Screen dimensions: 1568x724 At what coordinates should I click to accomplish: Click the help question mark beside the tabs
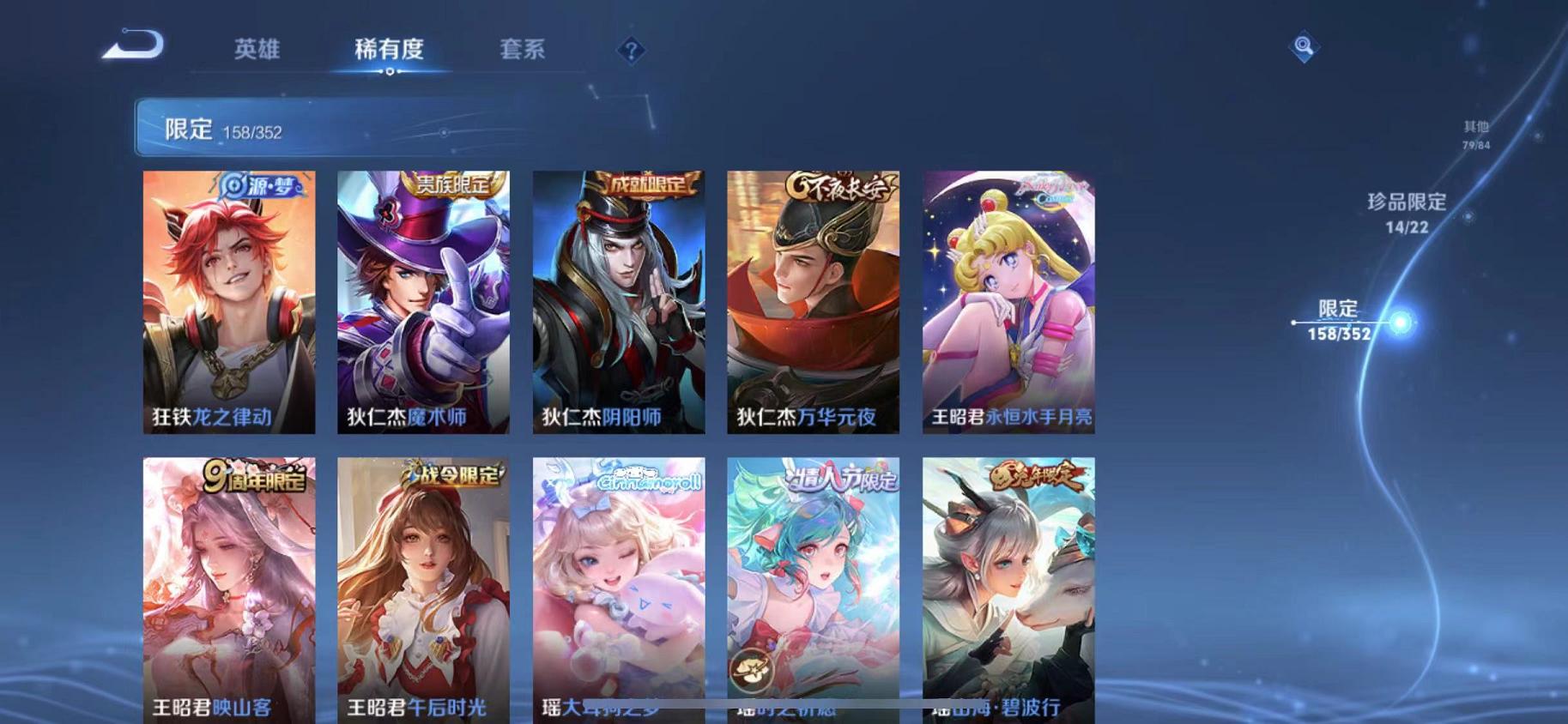click(x=633, y=51)
